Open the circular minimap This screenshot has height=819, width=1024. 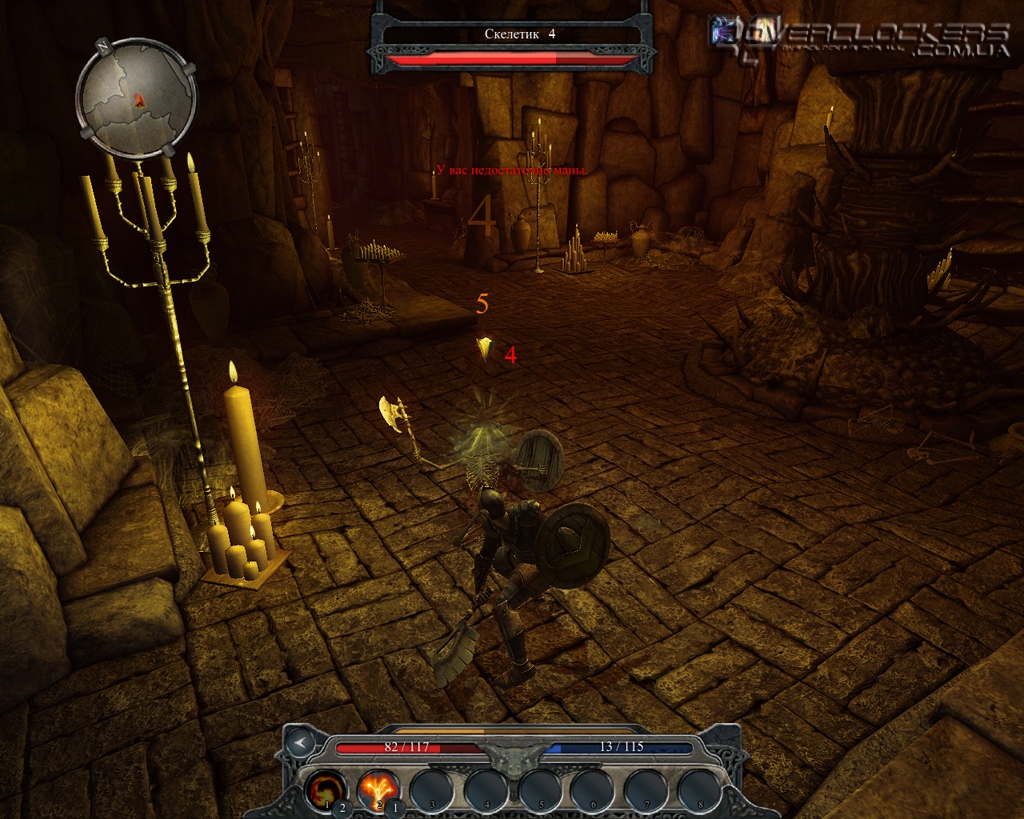[136, 98]
